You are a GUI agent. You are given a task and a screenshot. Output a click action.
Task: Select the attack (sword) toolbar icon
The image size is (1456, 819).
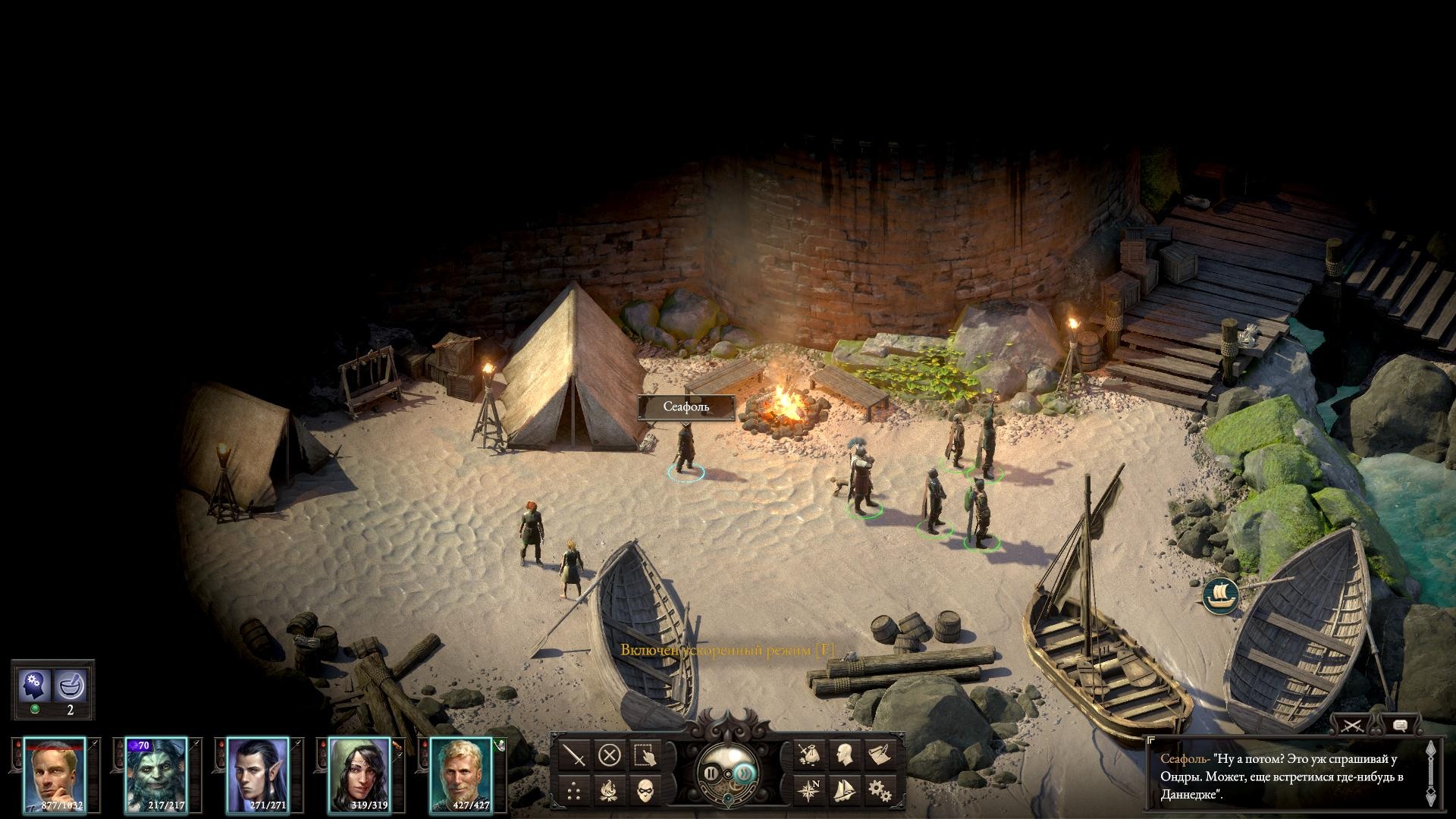tap(573, 754)
